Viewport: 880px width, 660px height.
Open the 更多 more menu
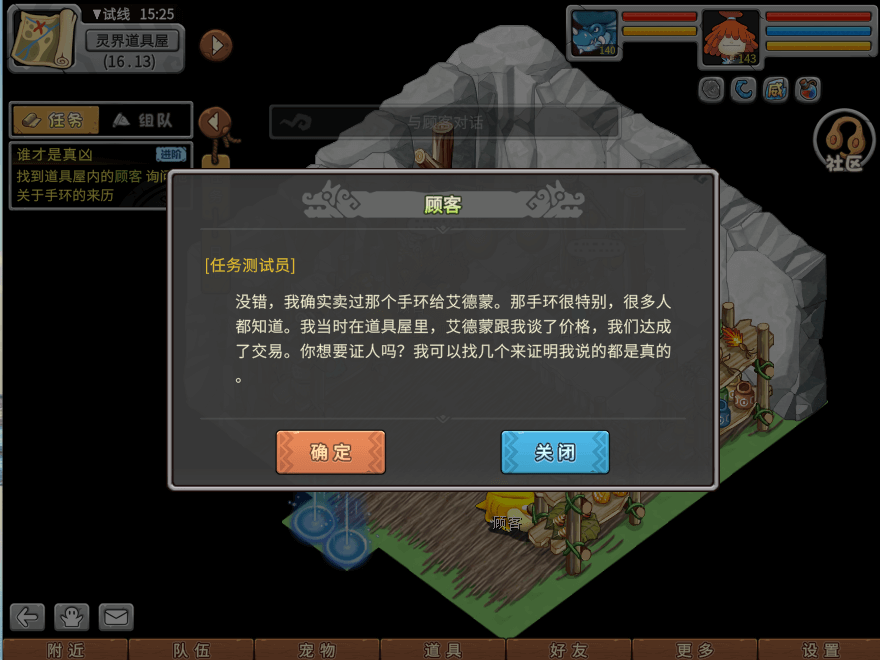[x=695, y=650]
